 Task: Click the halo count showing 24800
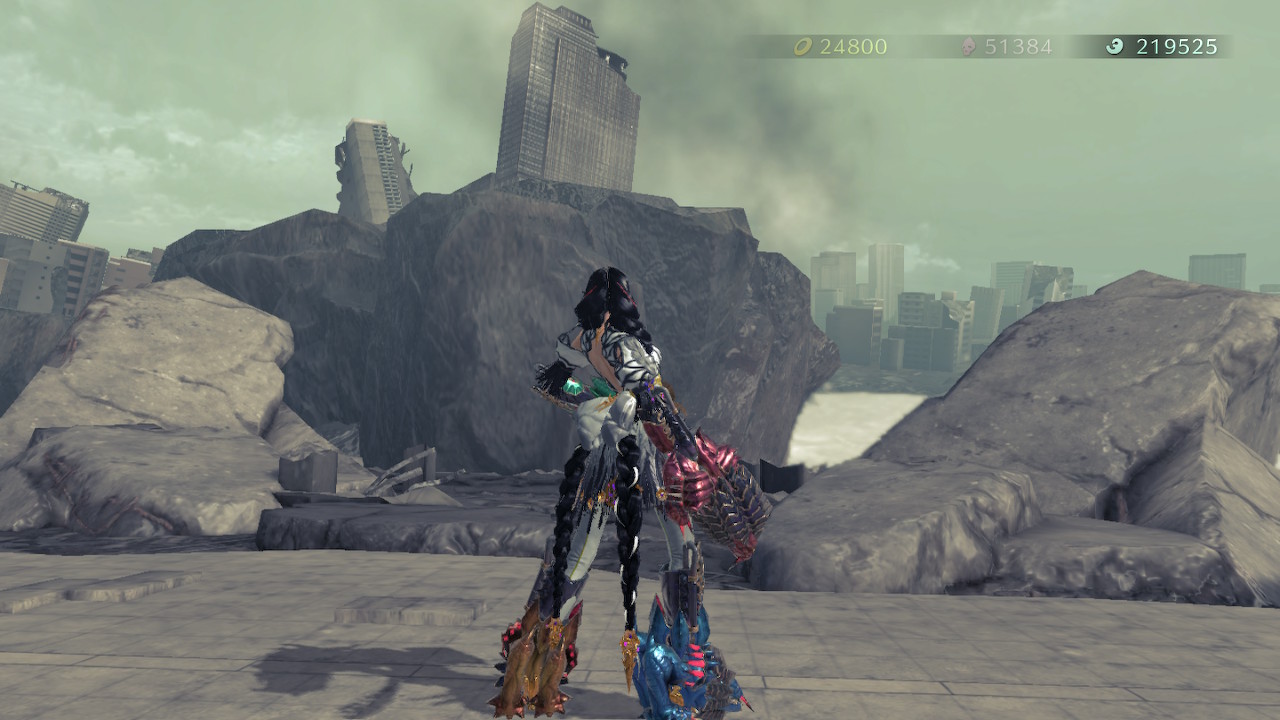(x=845, y=45)
